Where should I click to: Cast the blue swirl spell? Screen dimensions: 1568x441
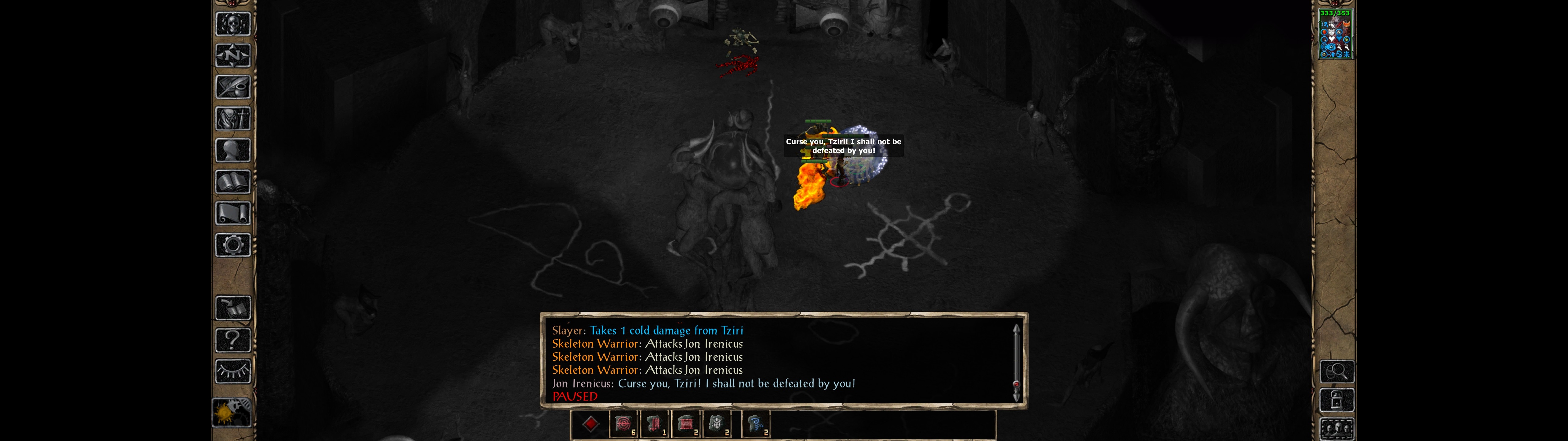[756, 424]
